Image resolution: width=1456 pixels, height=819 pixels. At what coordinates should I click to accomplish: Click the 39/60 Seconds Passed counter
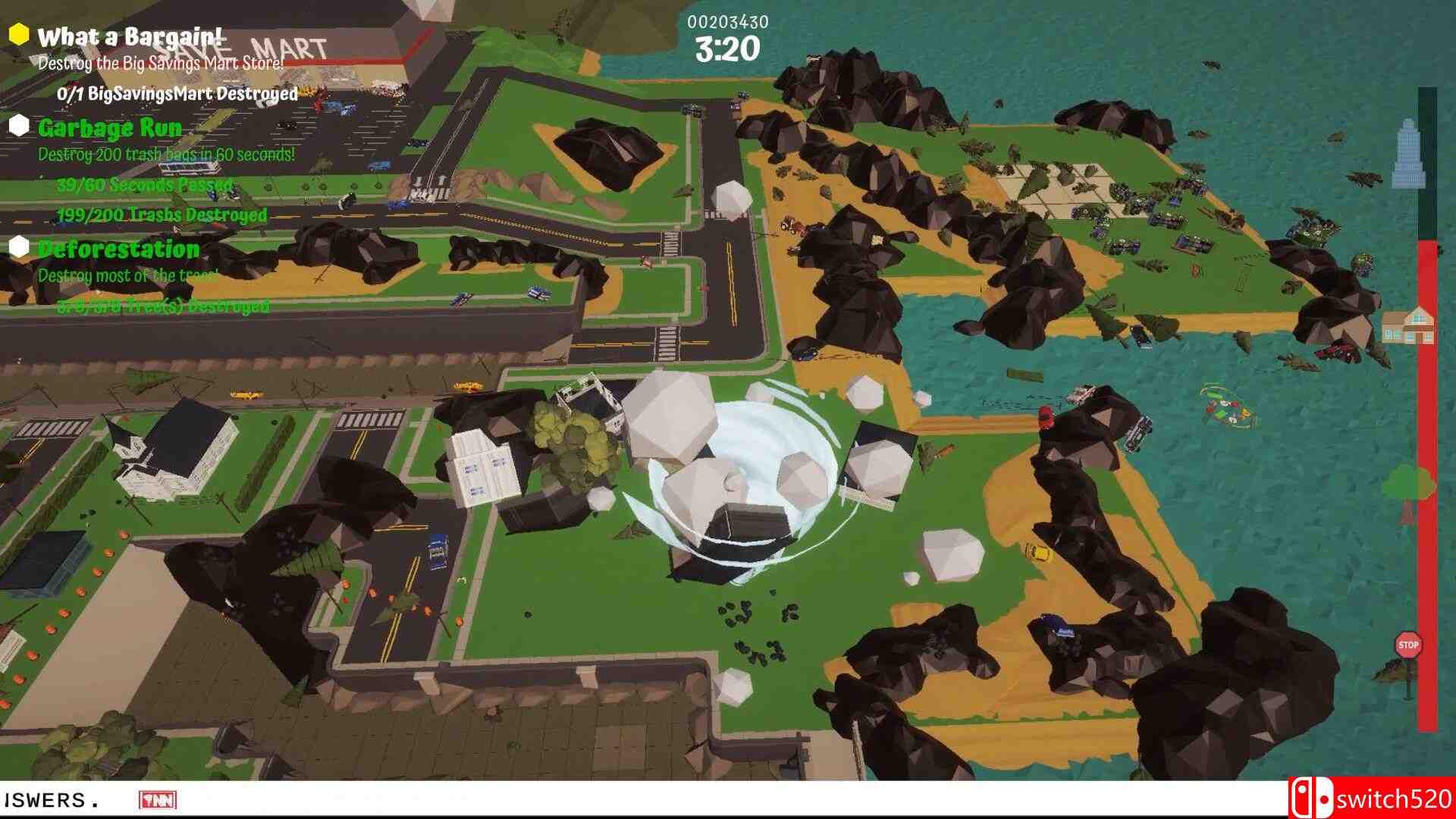(x=144, y=184)
